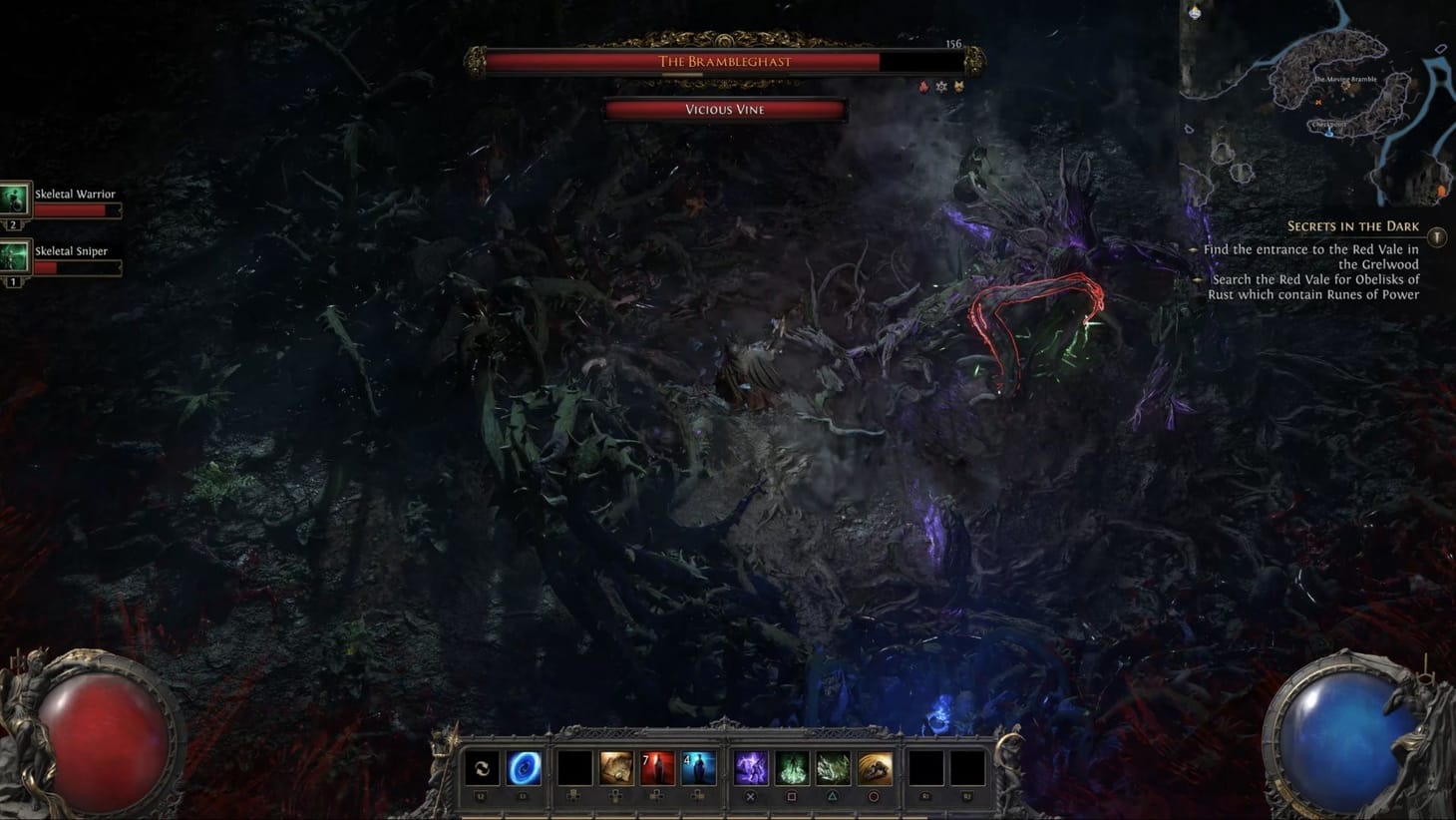Select the Vicious Vine nameplate

pyautogui.click(x=725, y=110)
